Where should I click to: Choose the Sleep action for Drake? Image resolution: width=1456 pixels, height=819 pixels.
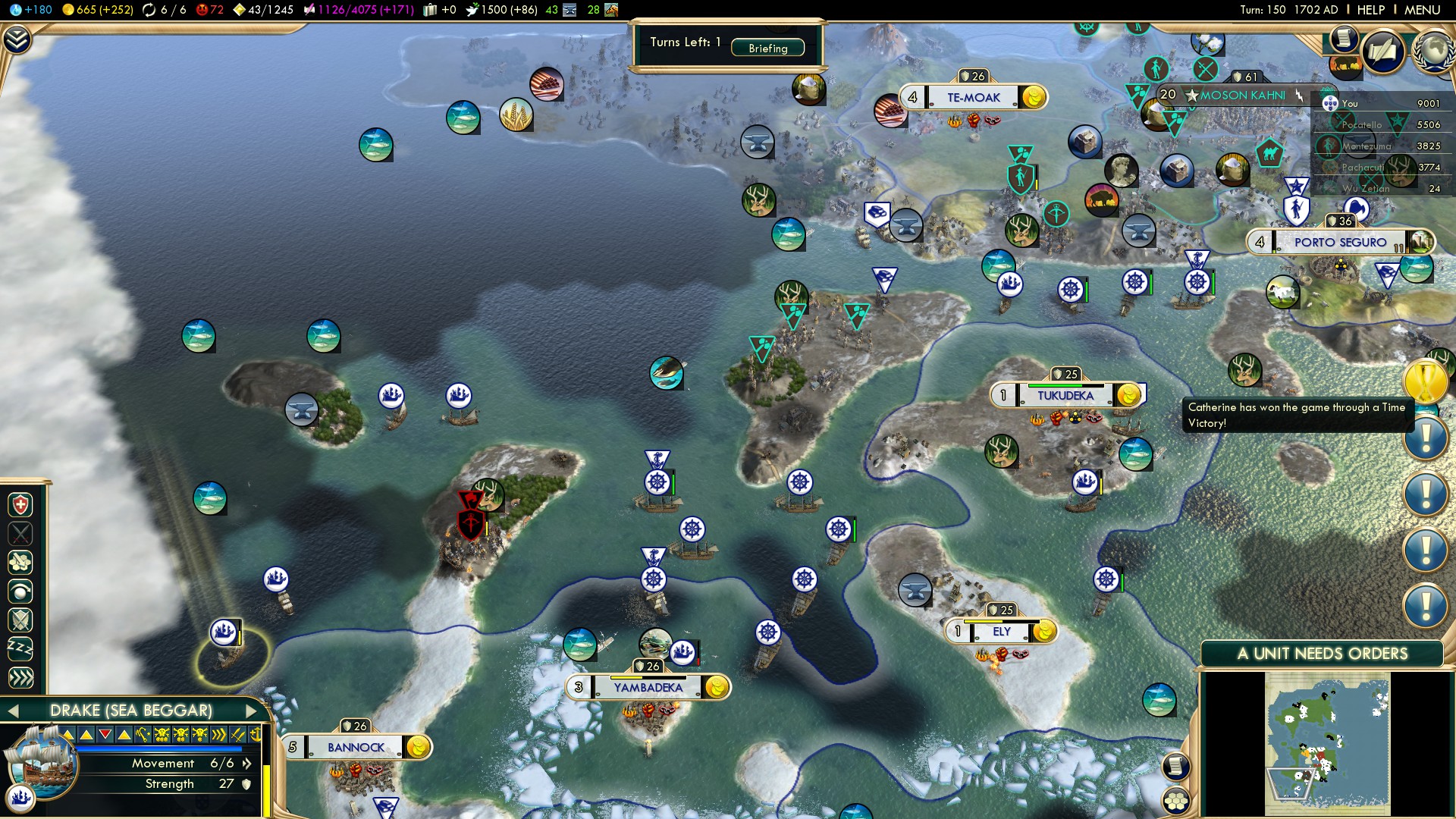[x=20, y=648]
